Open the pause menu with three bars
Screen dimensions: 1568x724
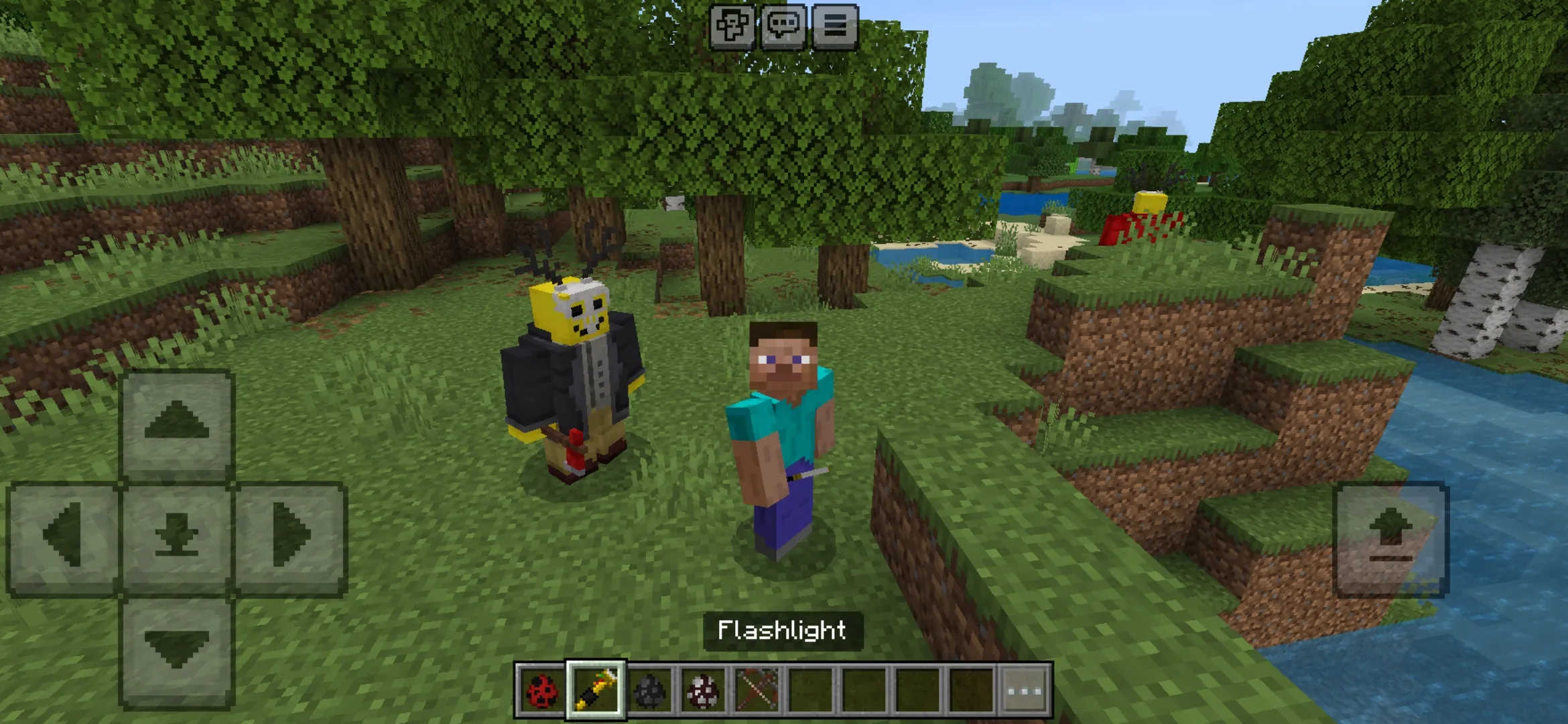pyautogui.click(x=835, y=27)
